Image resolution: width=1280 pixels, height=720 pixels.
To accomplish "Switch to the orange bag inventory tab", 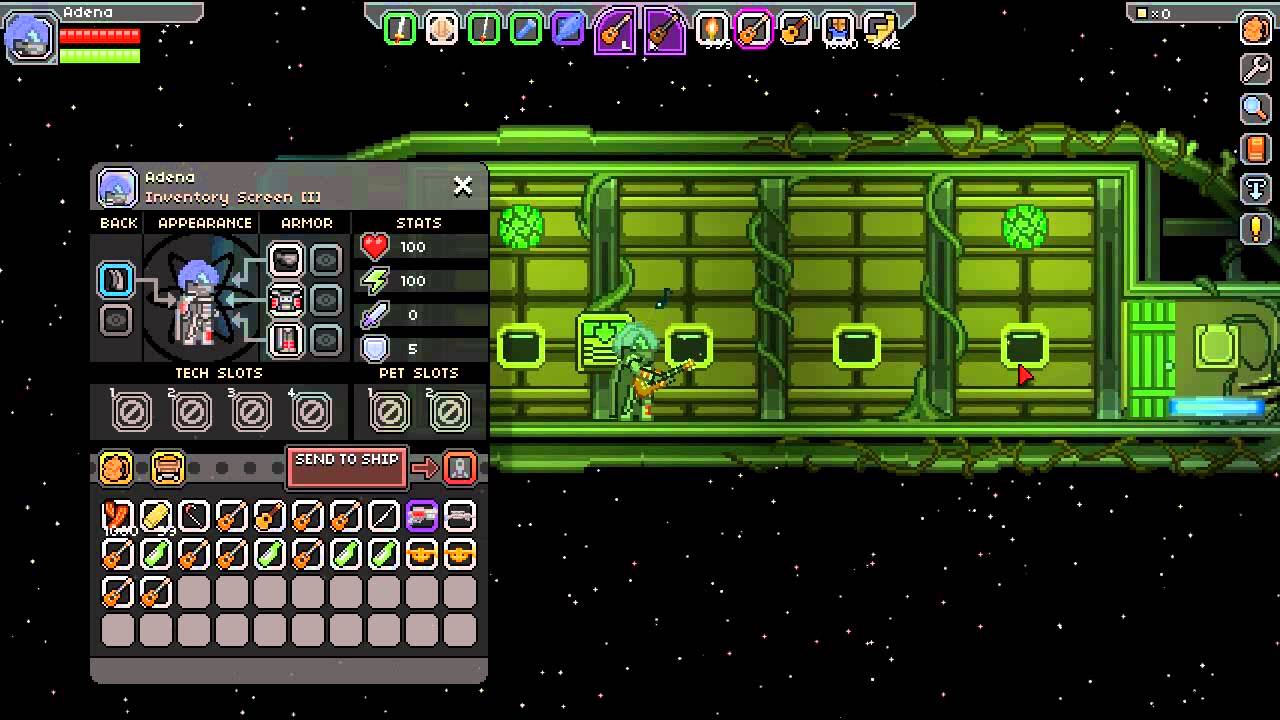I will click(116, 467).
